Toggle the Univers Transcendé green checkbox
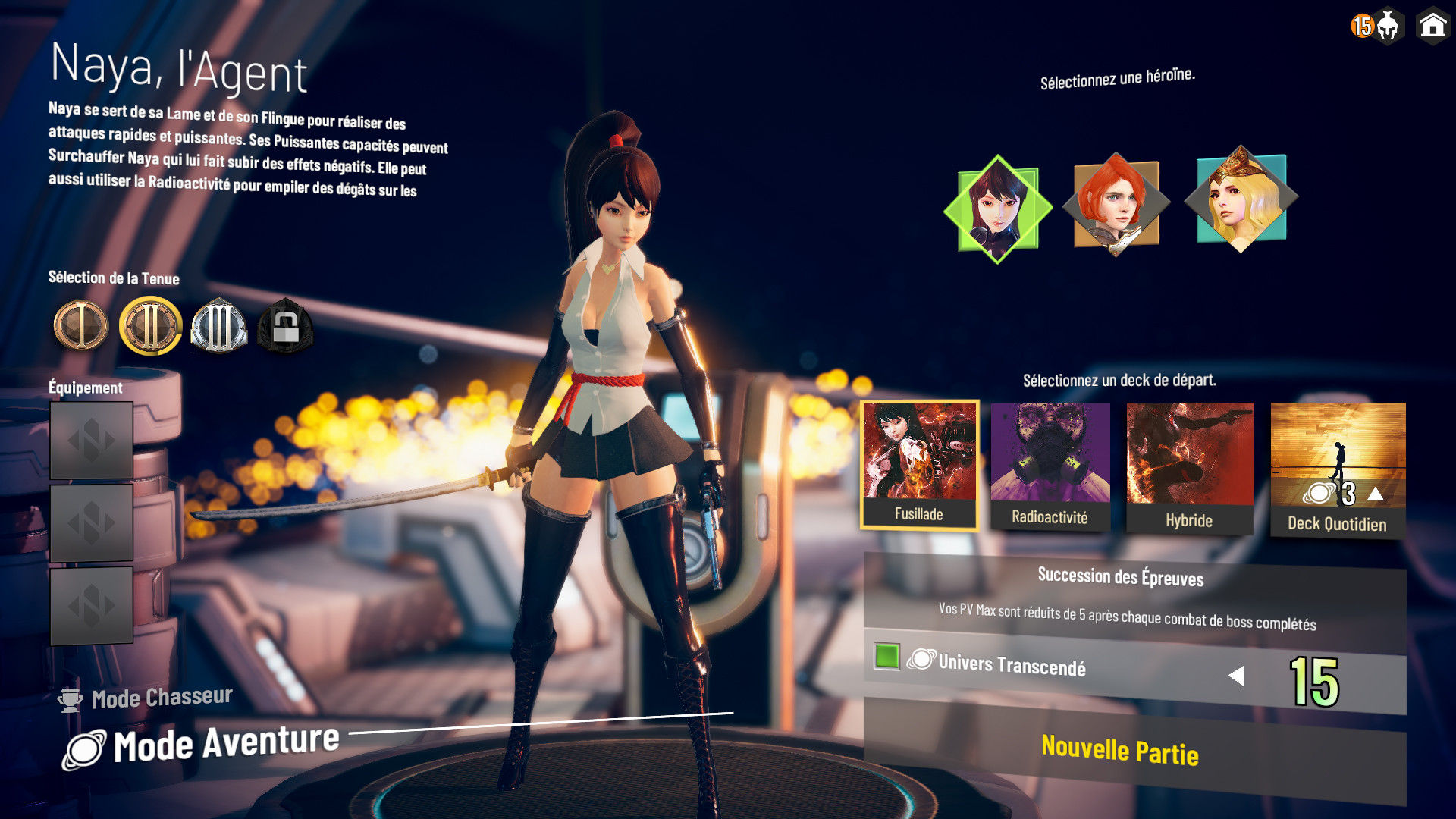1456x819 pixels. point(886,656)
